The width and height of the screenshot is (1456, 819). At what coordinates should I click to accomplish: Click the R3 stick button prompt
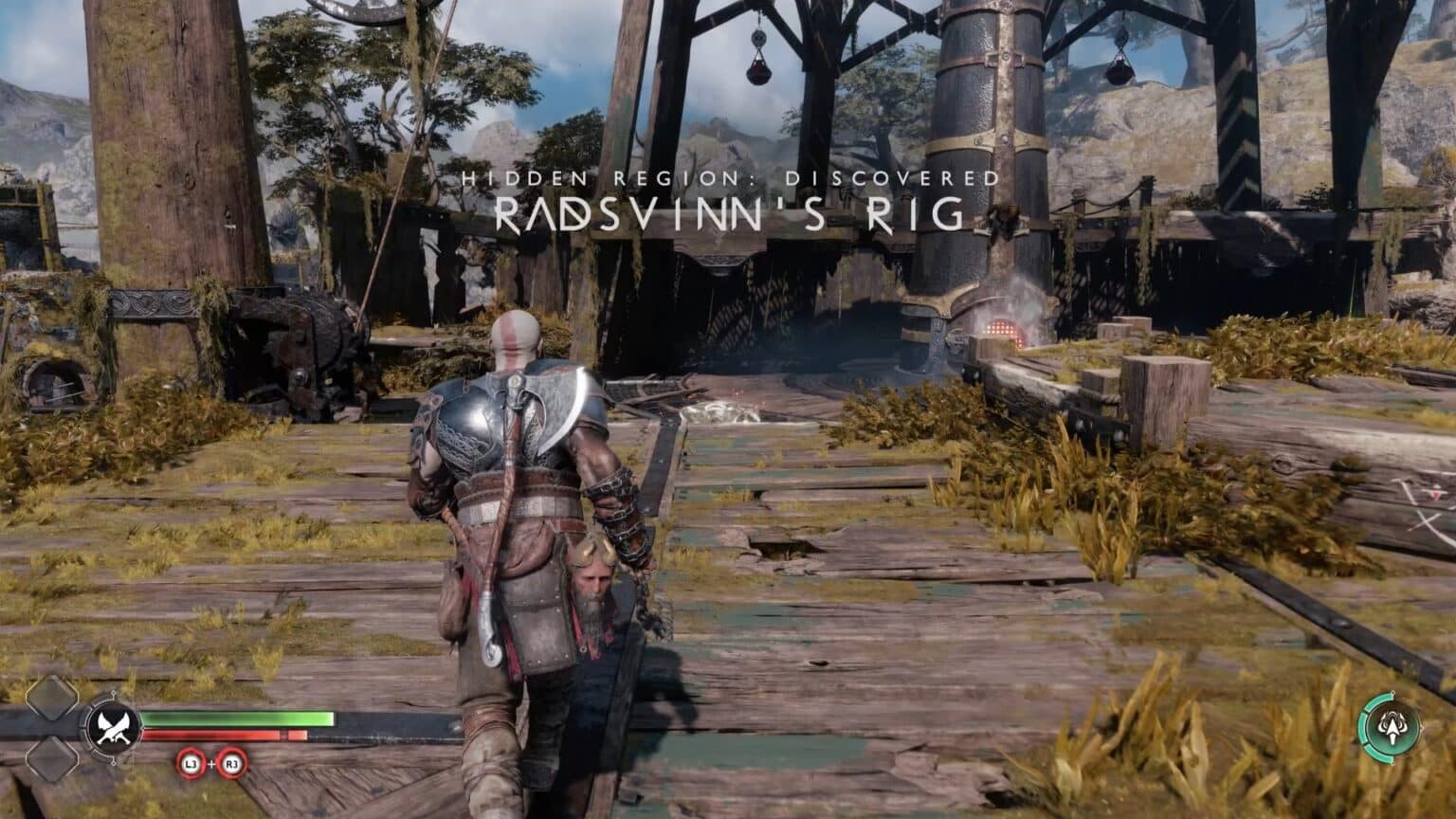click(x=231, y=763)
